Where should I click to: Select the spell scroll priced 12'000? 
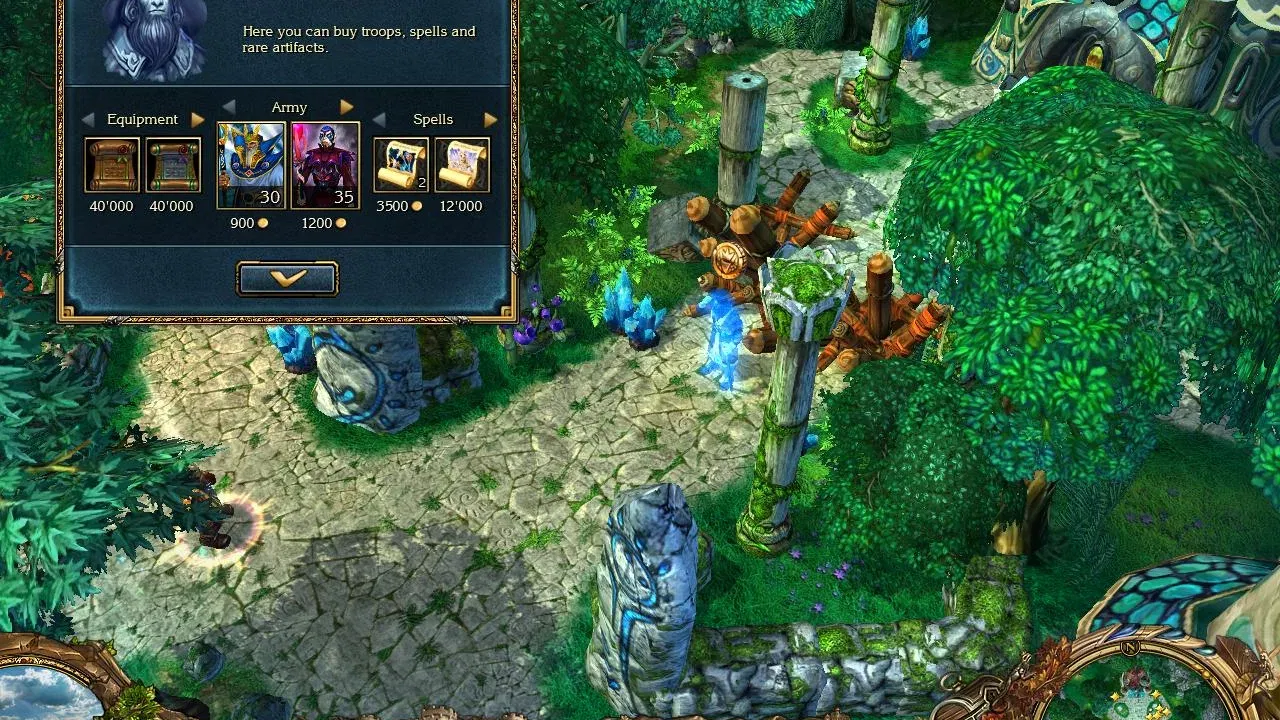coord(461,165)
